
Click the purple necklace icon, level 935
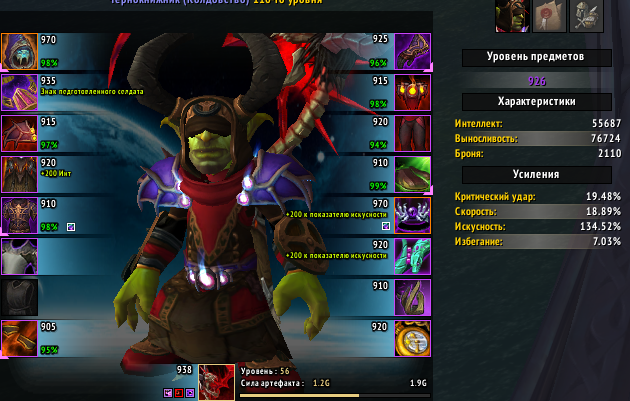tap(19, 91)
